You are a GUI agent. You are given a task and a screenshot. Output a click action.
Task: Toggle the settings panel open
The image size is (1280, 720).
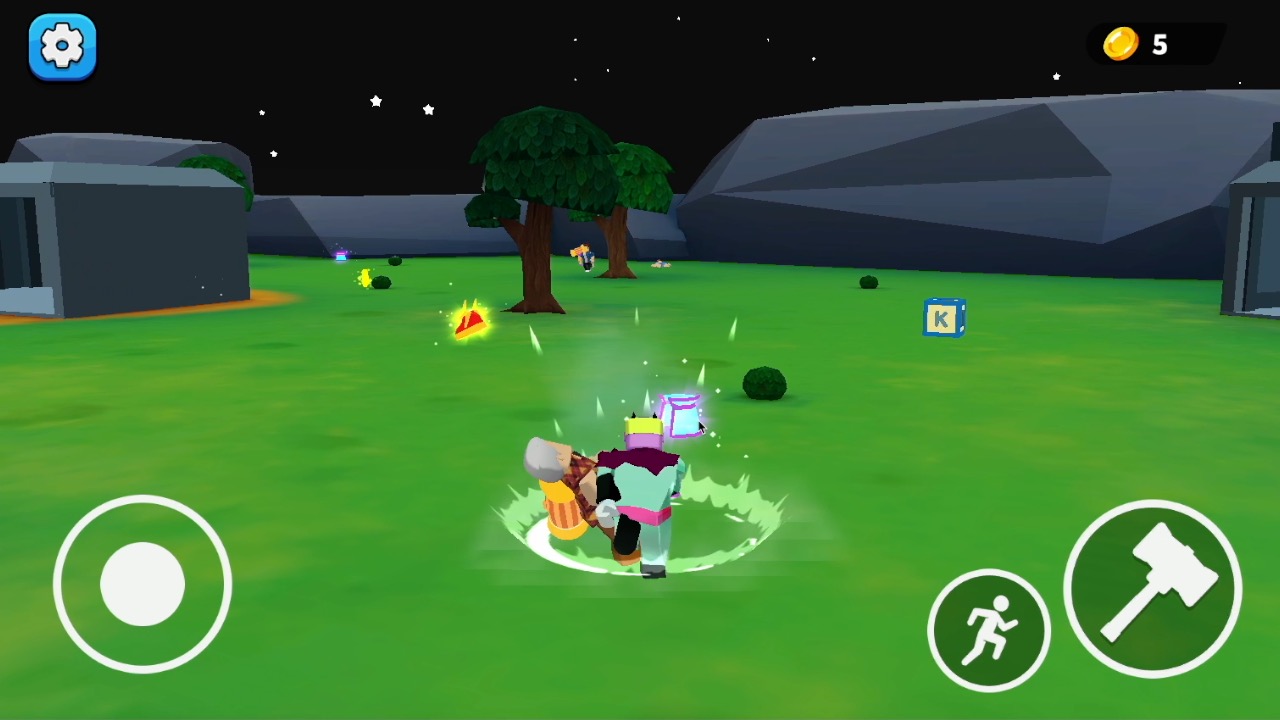coord(62,46)
